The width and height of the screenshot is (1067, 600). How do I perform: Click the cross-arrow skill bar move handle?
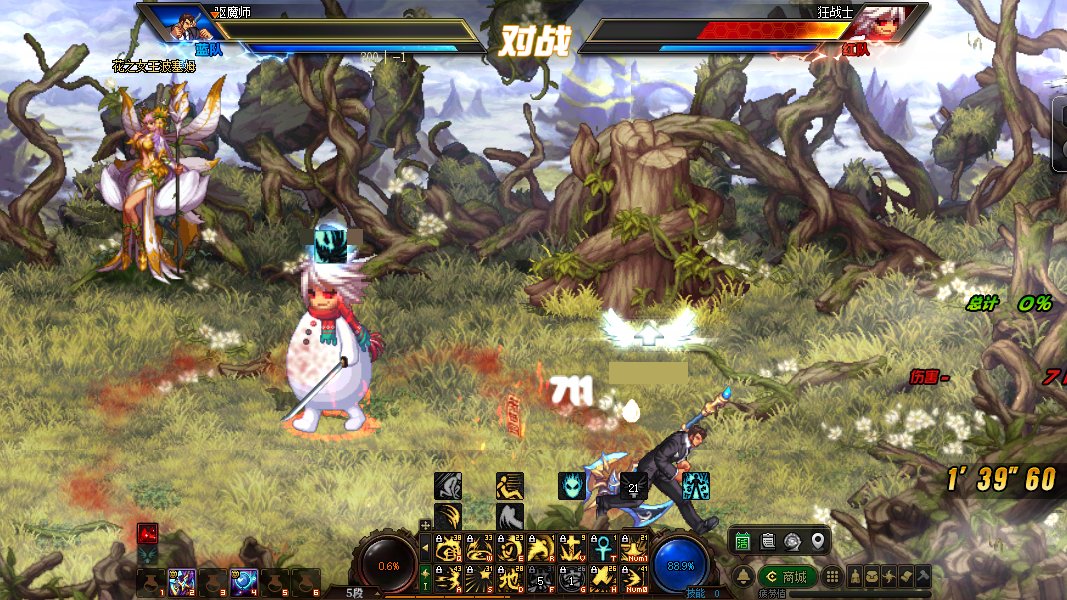[x=426, y=524]
